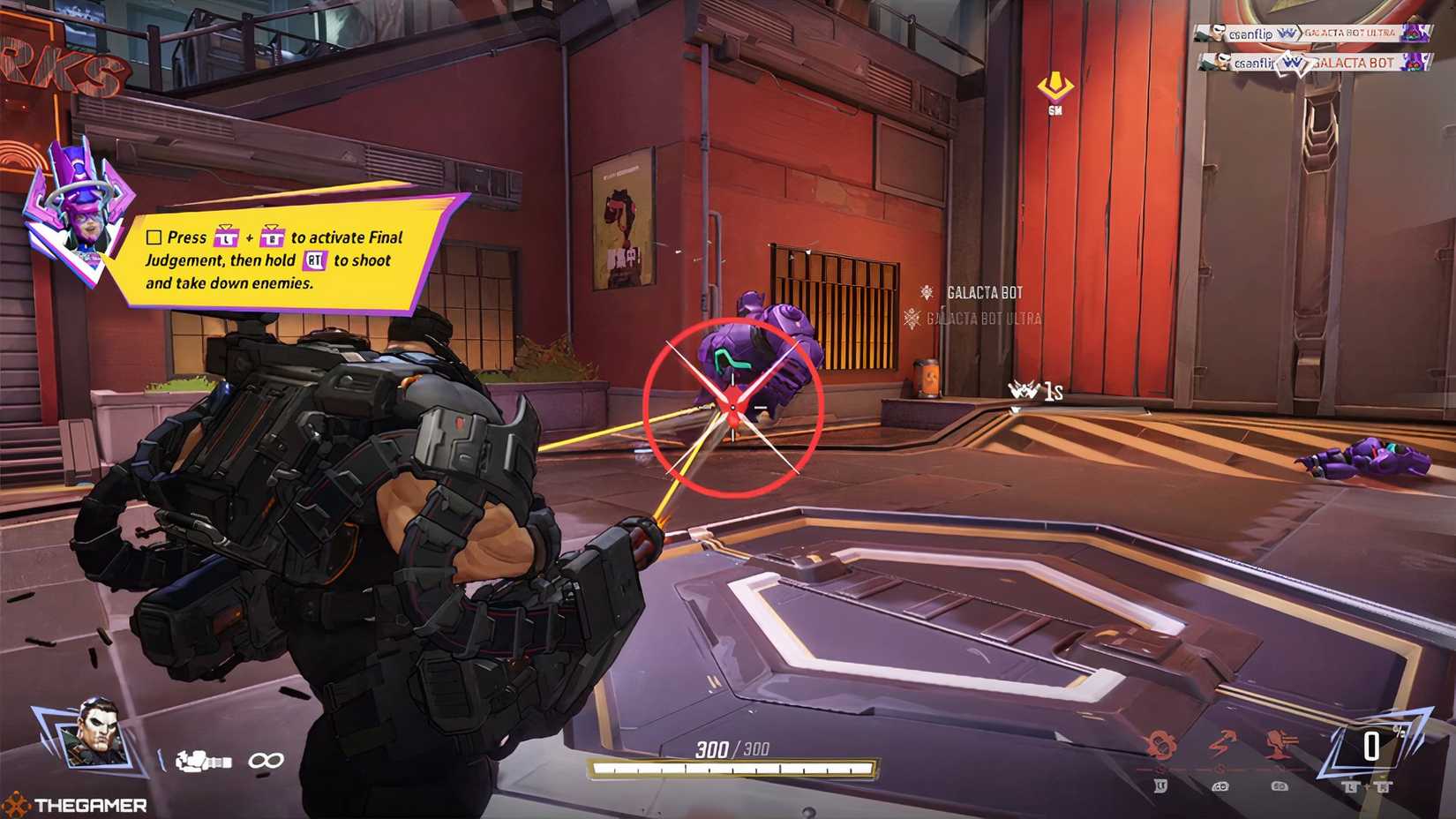Select the first ability icon in the bottom-right HUD

1160,741
